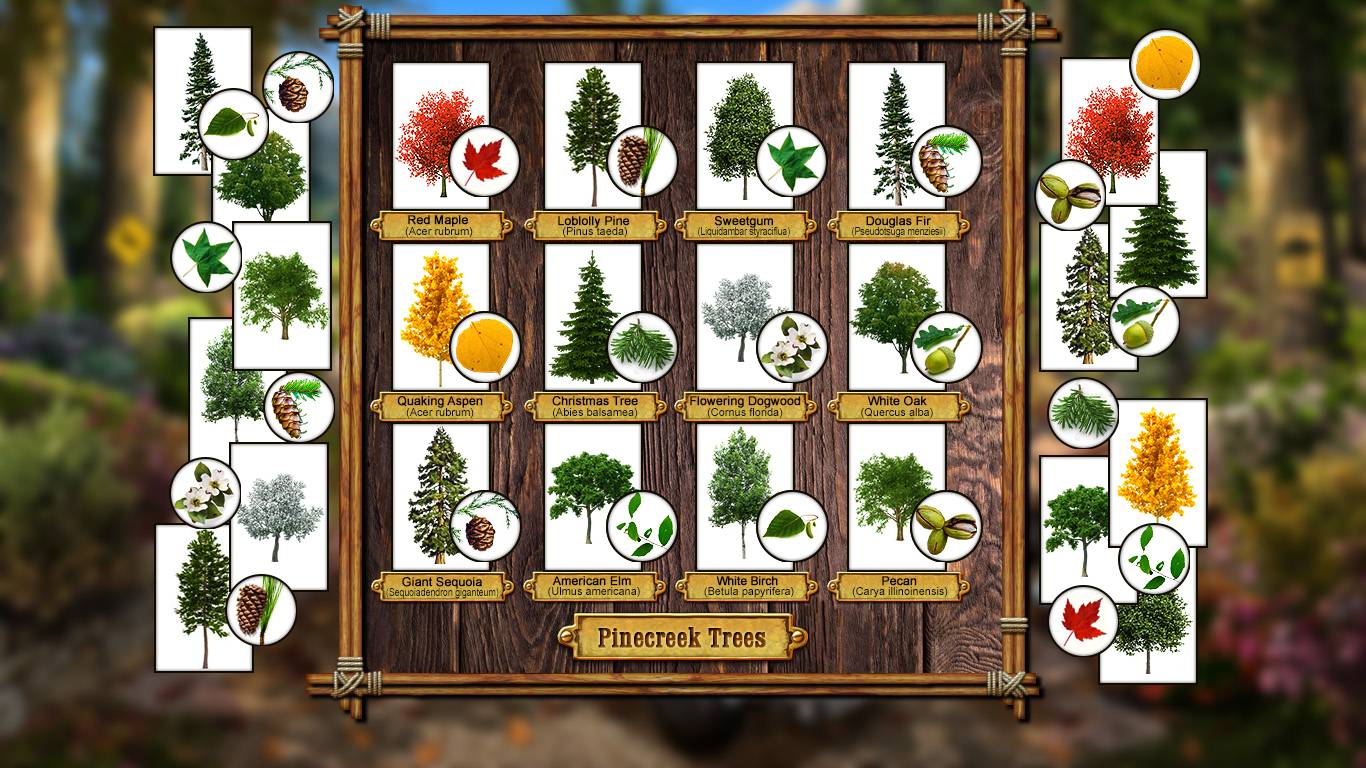Click the White Oak name plate

tap(898, 407)
